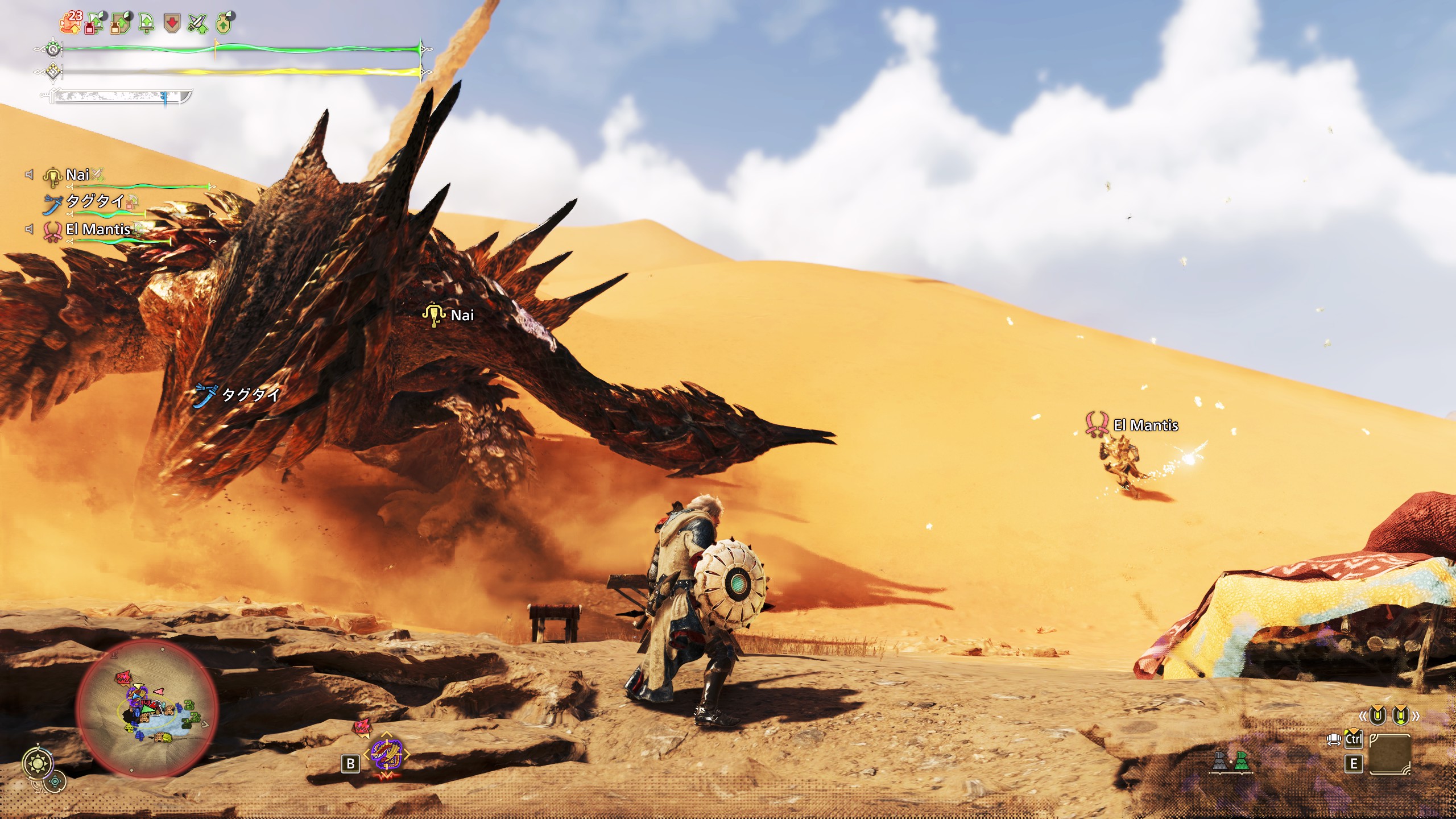The height and width of the screenshot is (819, 1456).
Task: Toggle the speaker icon beside El Mantis
Action: pyautogui.click(x=29, y=229)
